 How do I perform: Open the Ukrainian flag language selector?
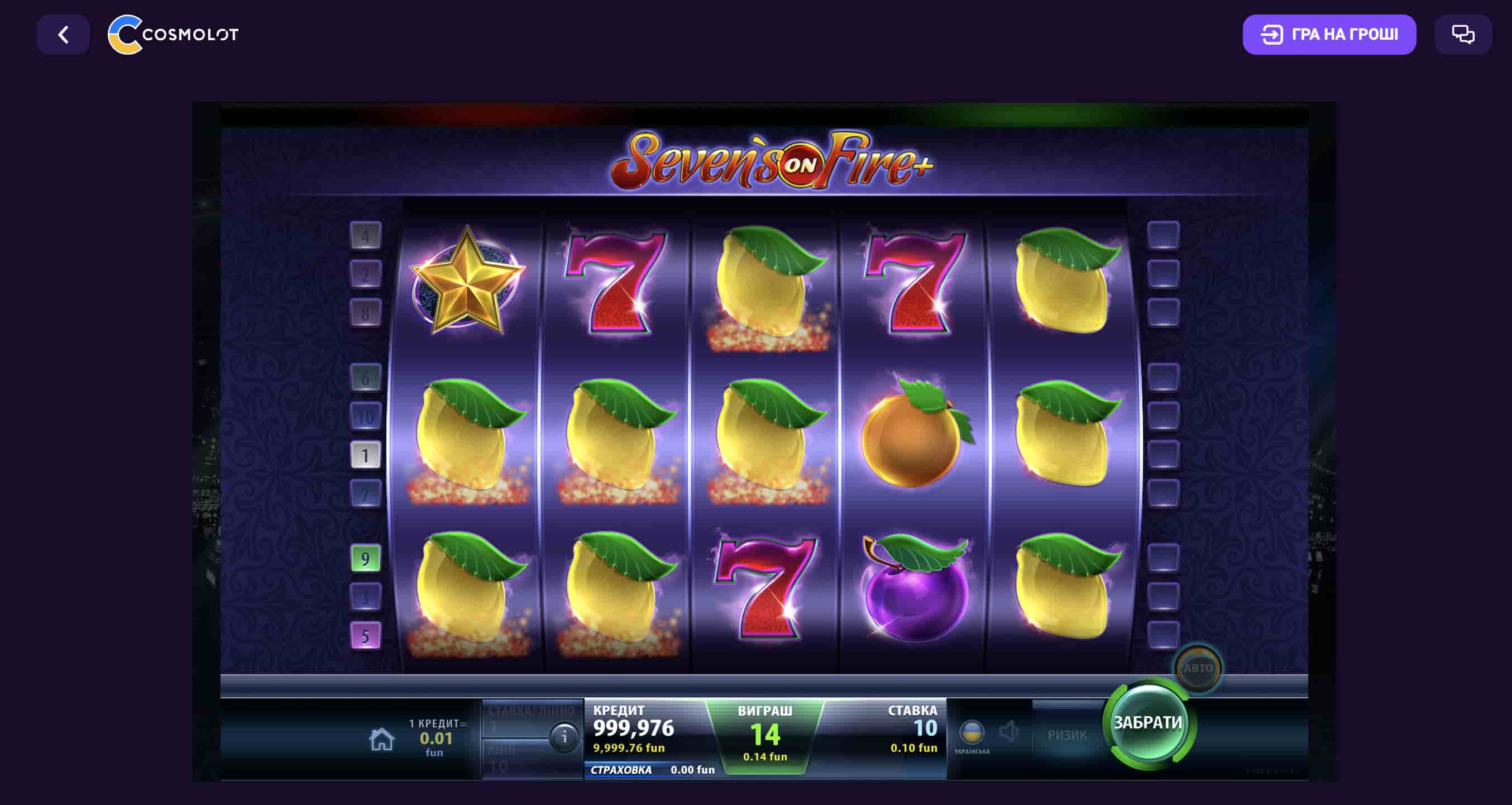[972, 733]
